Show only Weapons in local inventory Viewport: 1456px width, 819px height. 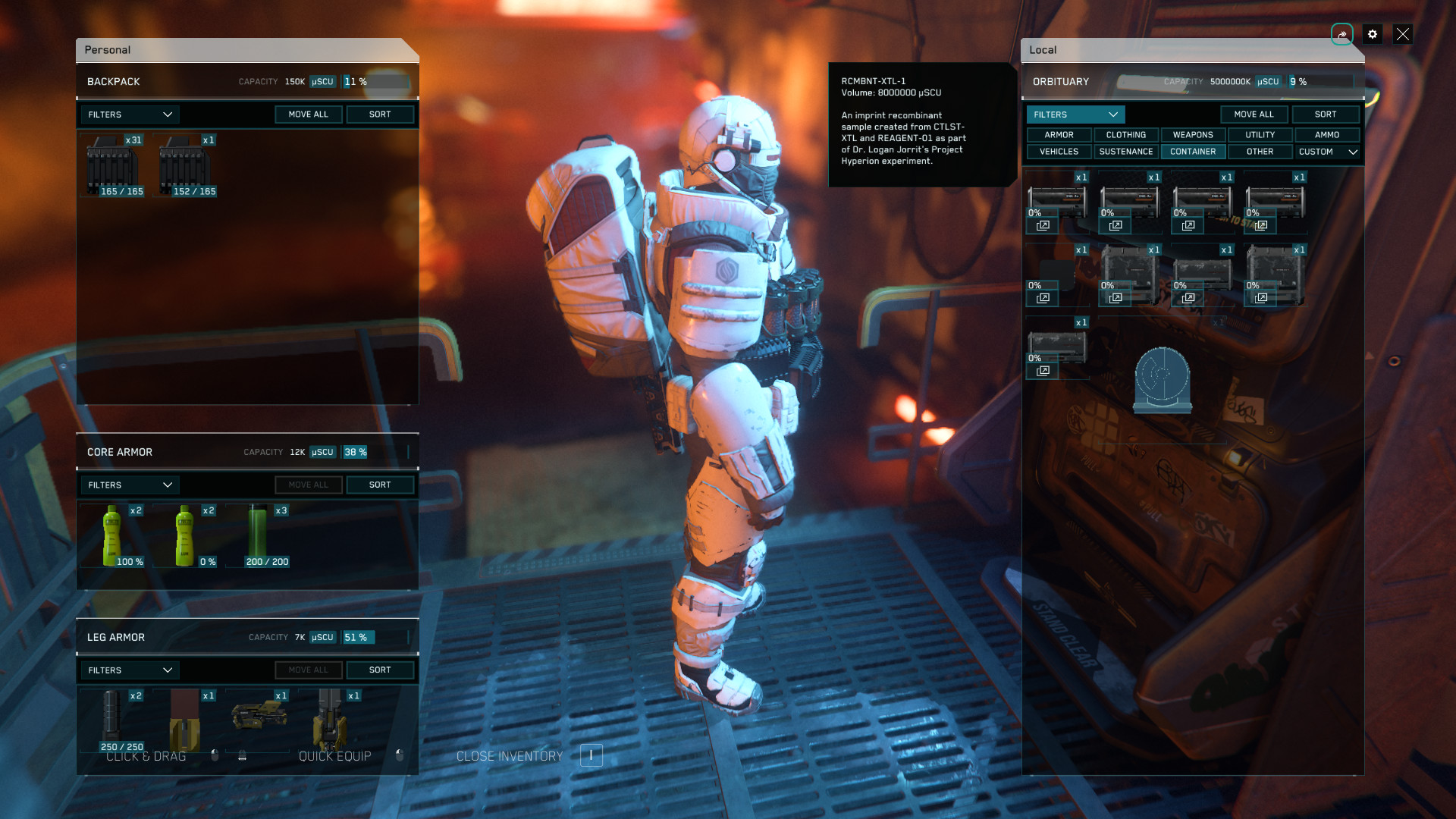pyautogui.click(x=1193, y=135)
